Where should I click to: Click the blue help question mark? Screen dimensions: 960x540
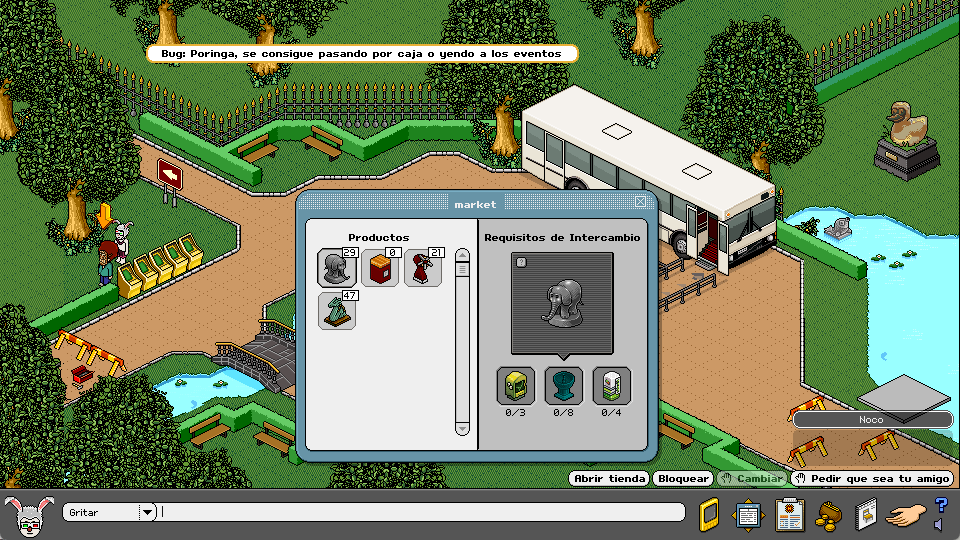click(941, 506)
